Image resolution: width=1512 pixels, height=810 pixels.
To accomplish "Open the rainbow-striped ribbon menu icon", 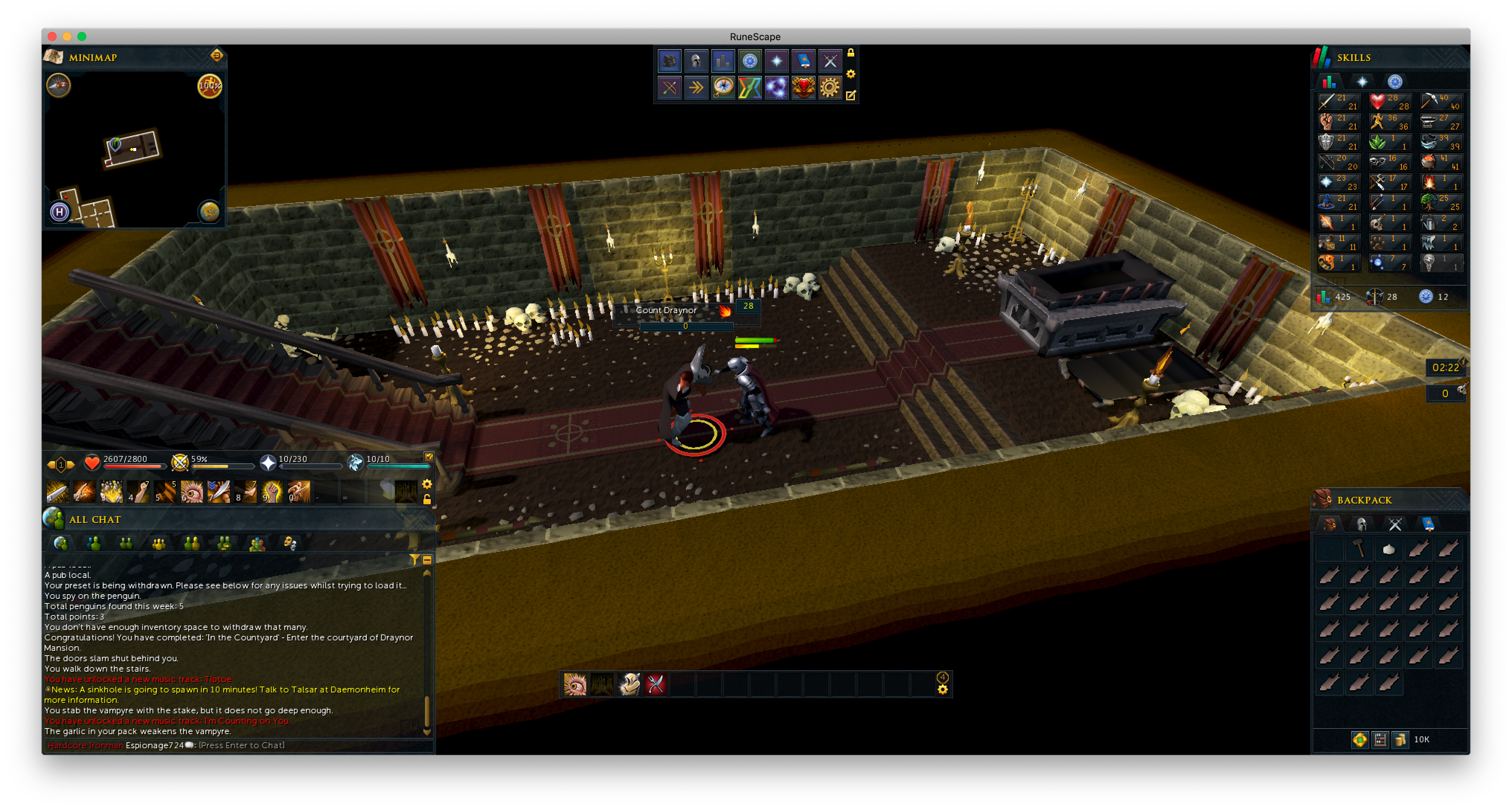I will click(x=750, y=87).
